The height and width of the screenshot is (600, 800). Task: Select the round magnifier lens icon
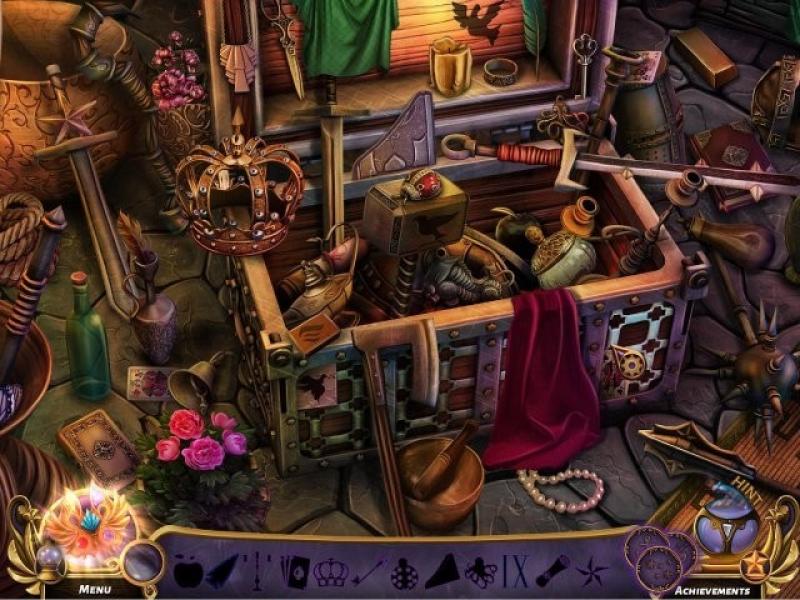pos(144,562)
